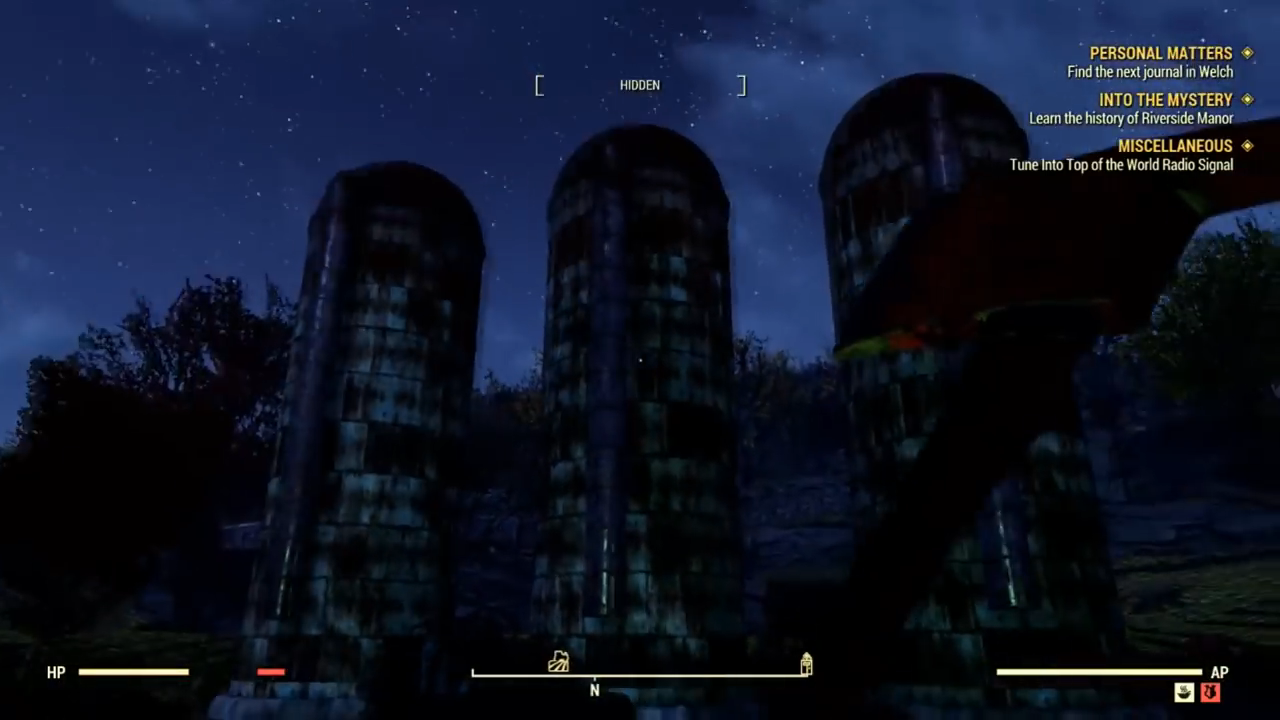Select the building marker at the compass end
1280x720 pixels.
click(x=806, y=664)
